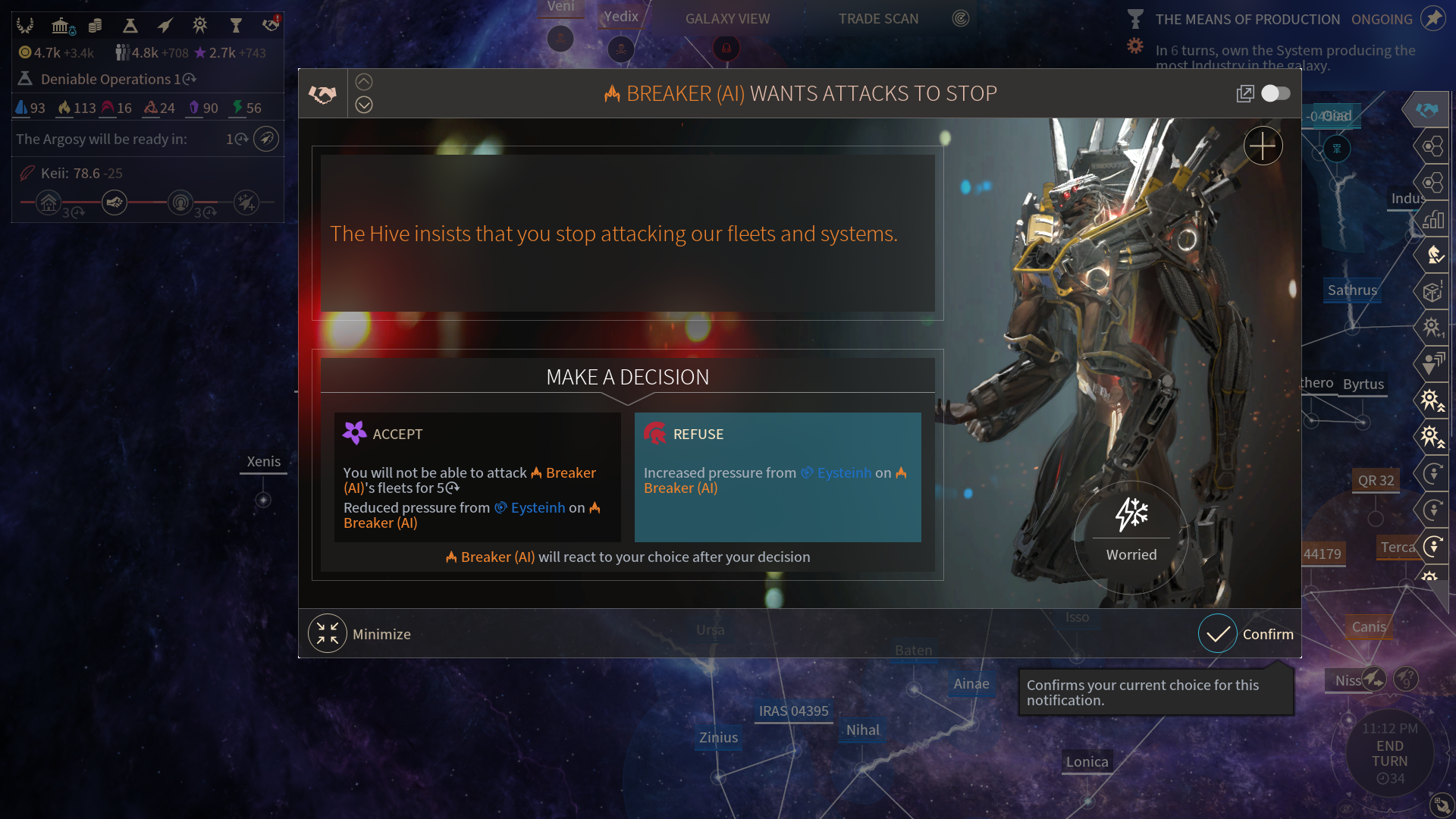Confirm the current notification choice

point(1218,634)
